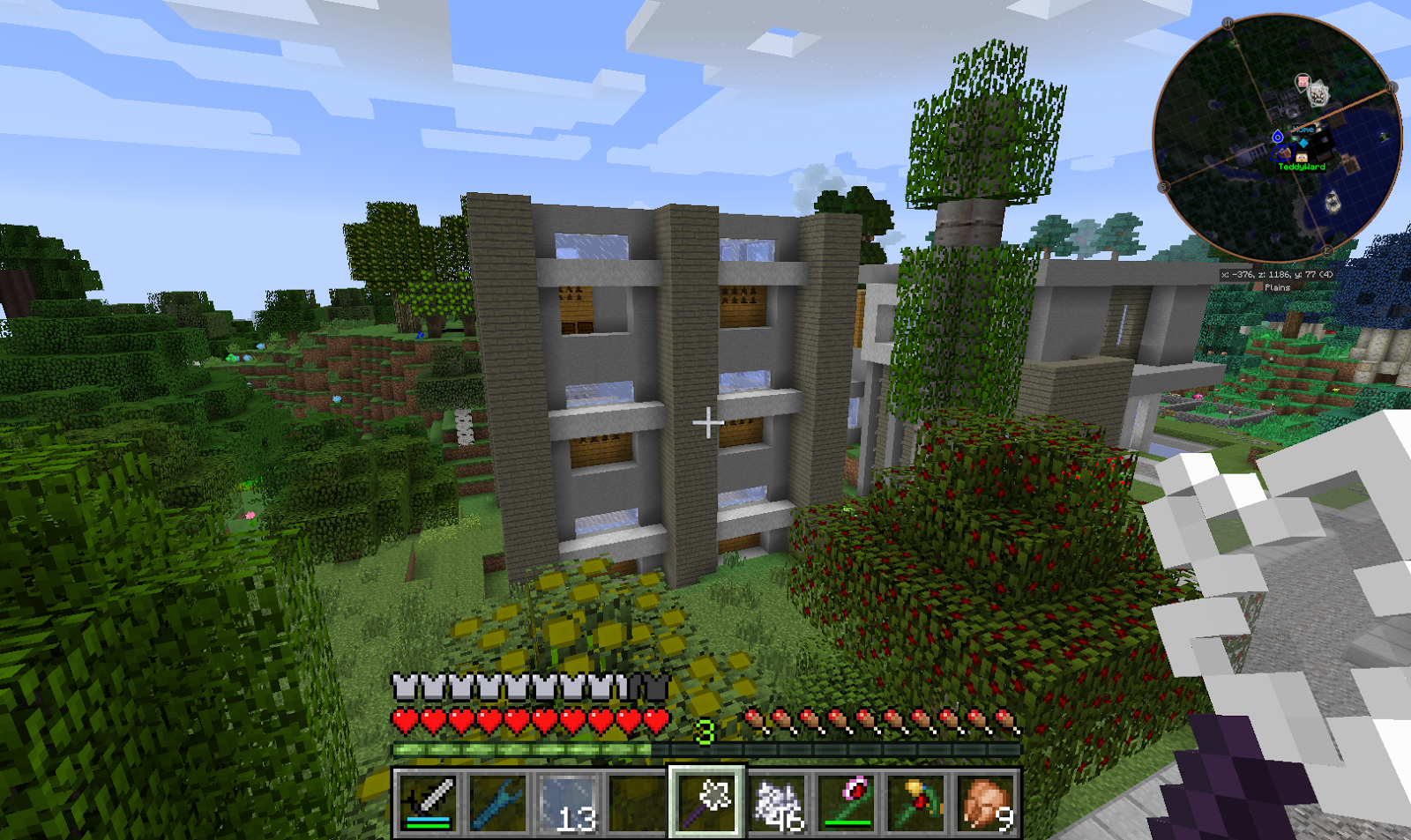Click the player avatar marker on the minimap
Image resolution: width=1411 pixels, height=840 pixels.
(x=1302, y=157)
